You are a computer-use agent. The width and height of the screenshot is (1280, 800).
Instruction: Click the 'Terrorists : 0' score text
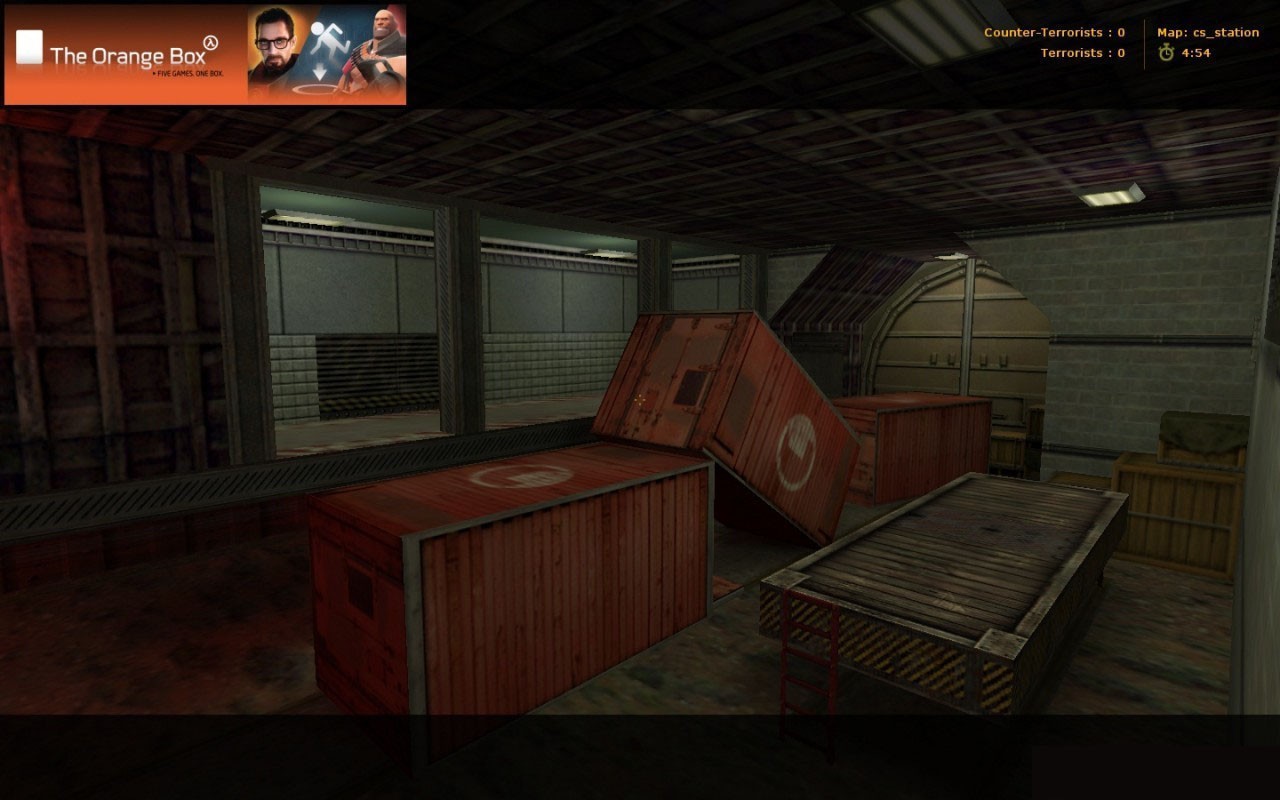point(1083,53)
